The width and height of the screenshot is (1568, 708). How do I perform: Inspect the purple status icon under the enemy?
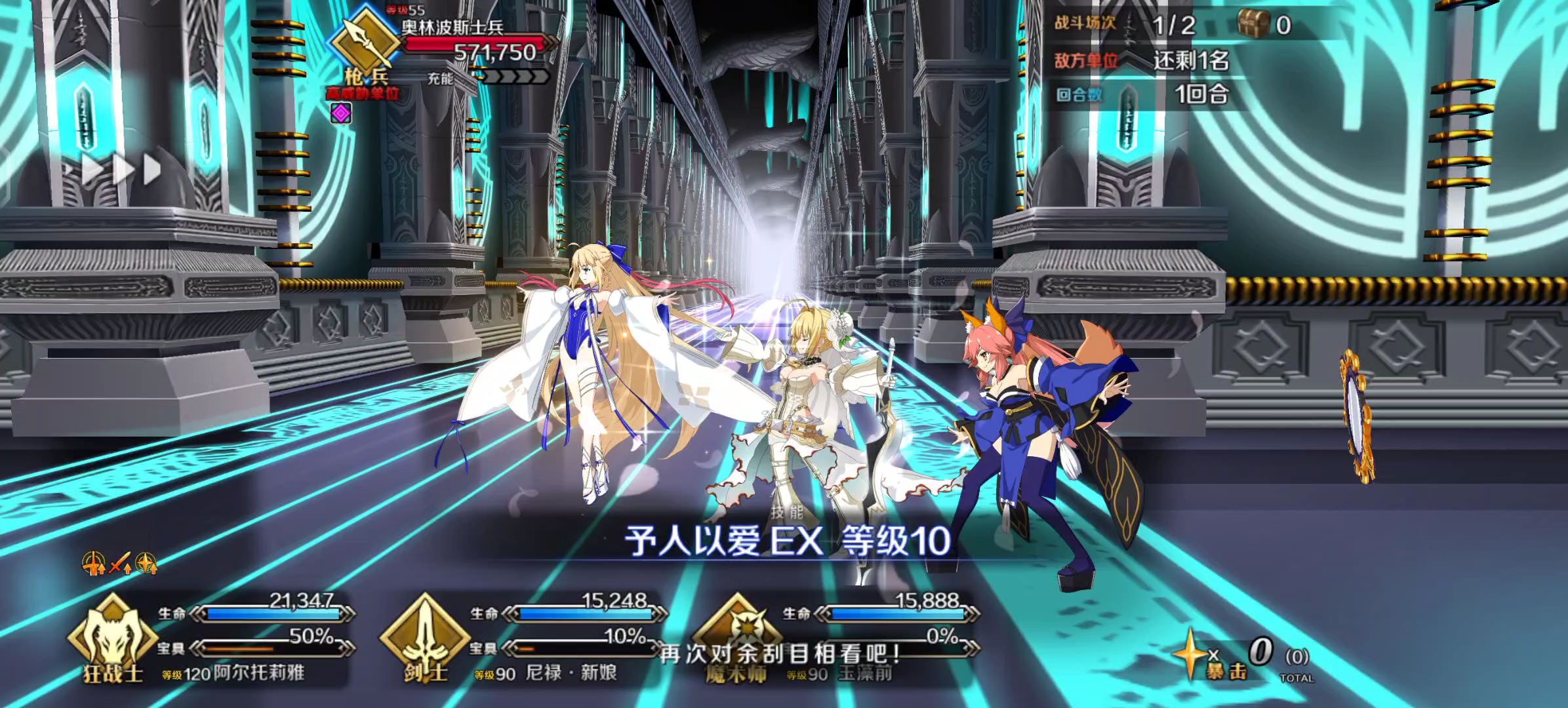[341, 113]
